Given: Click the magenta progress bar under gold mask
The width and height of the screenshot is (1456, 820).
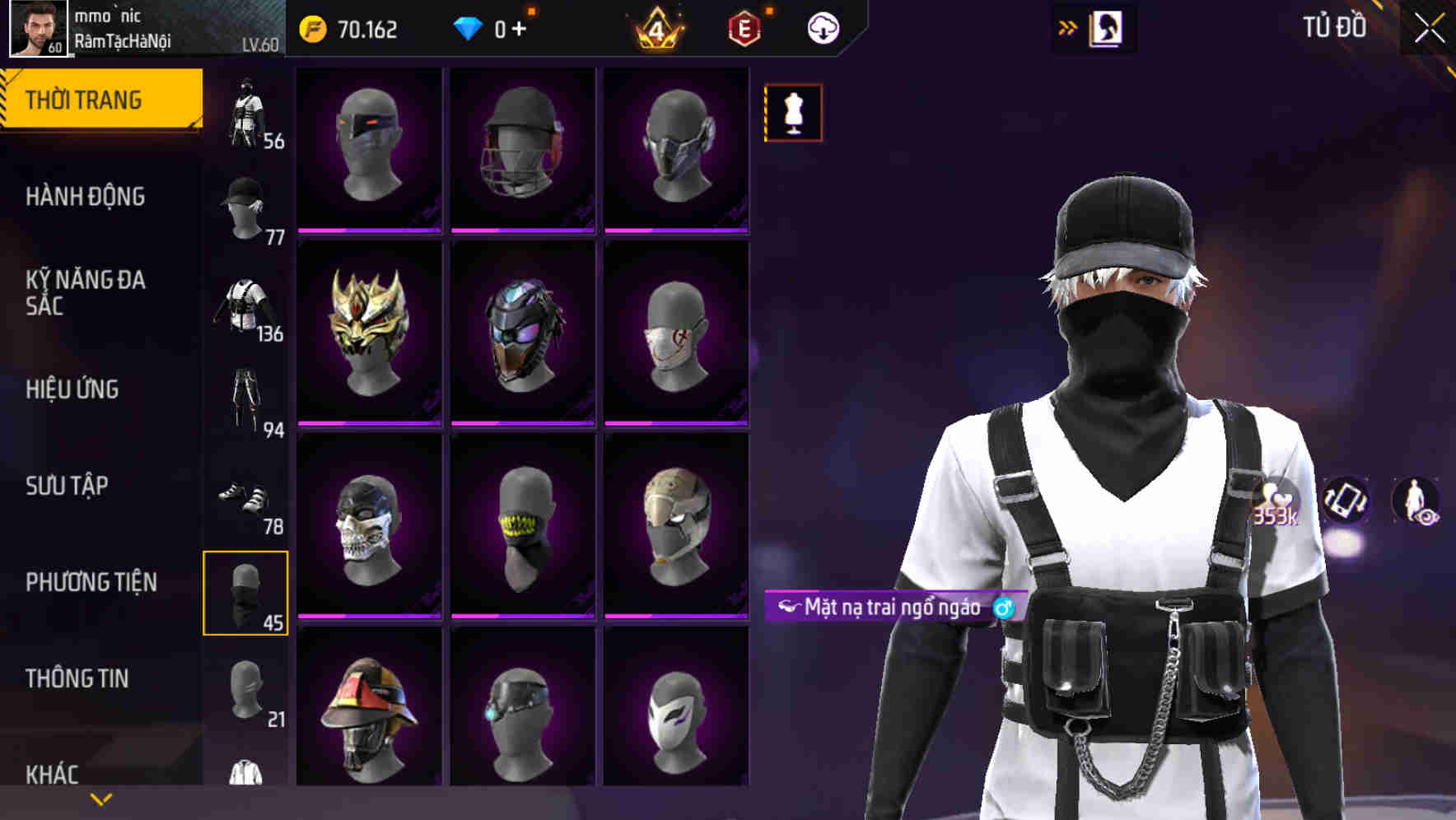Looking at the screenshot, I should tap(368, 423).
